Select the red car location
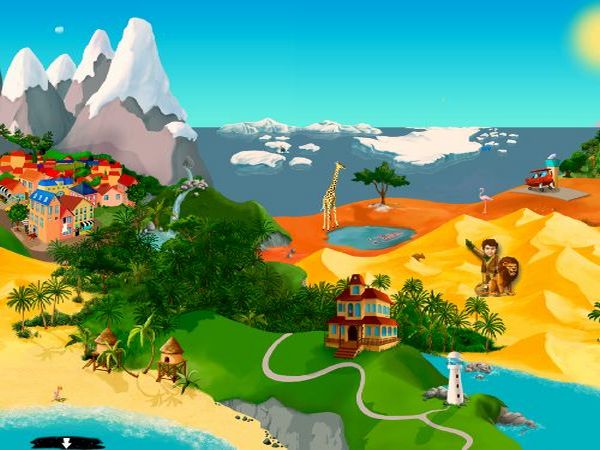 pyautogui.click(x=540, y=178)
